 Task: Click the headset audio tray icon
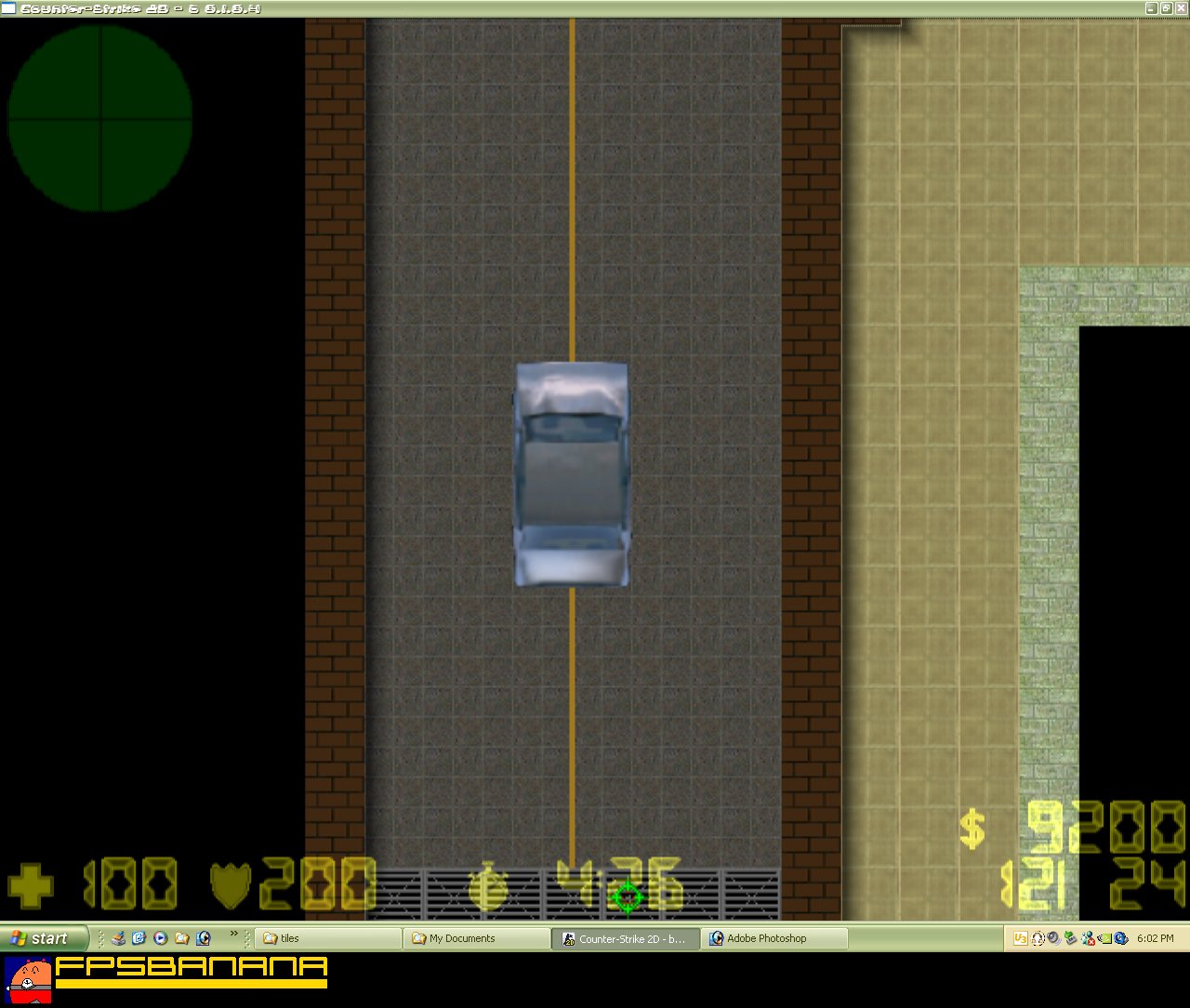coord(1037,938)
